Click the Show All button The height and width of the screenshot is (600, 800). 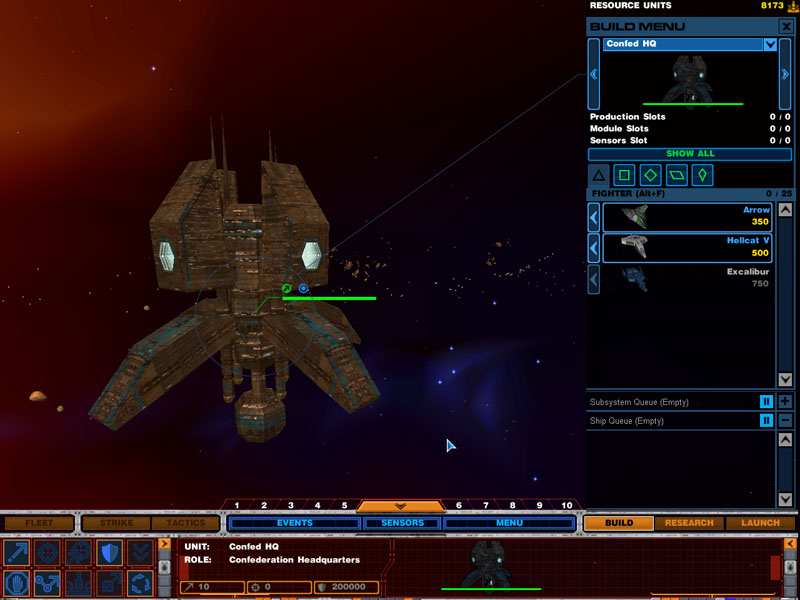(x=690, y=154)
